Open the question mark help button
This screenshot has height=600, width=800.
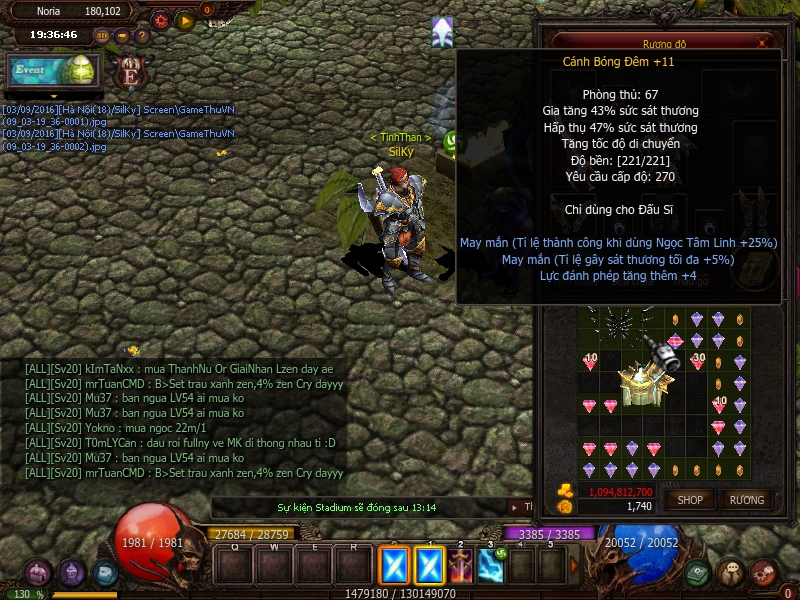[x=142, y=36]
